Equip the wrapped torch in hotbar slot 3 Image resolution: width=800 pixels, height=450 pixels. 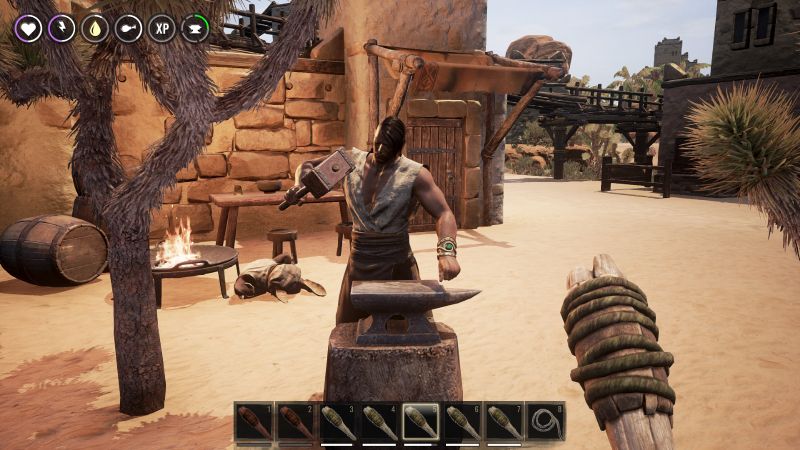[x=337, y=422]
